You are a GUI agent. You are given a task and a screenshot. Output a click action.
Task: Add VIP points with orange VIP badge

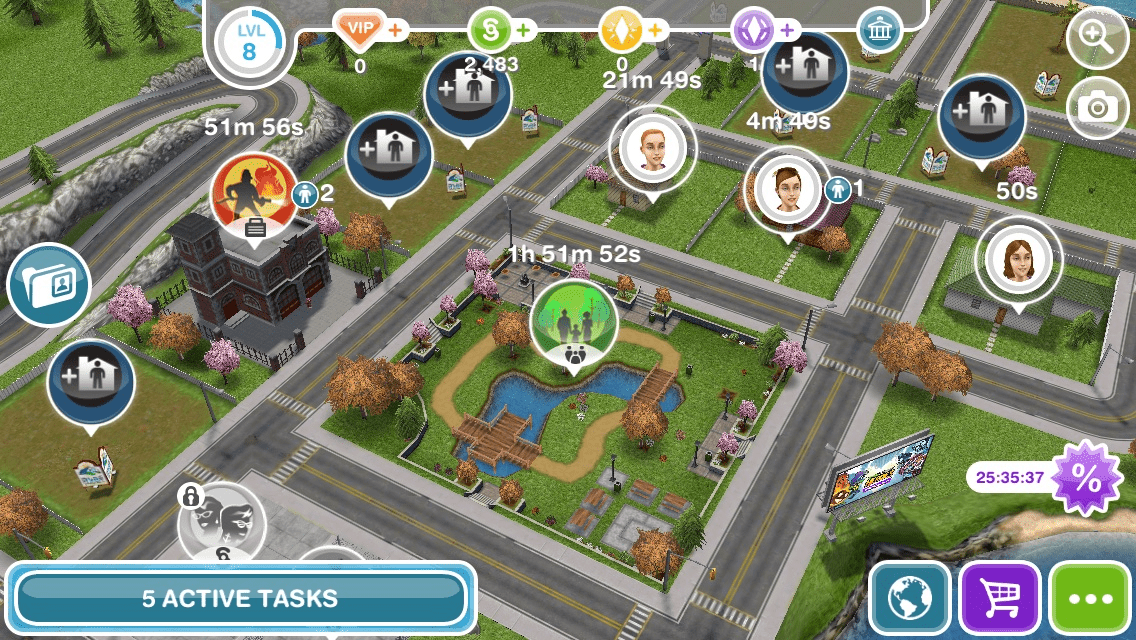coord(362,29)
